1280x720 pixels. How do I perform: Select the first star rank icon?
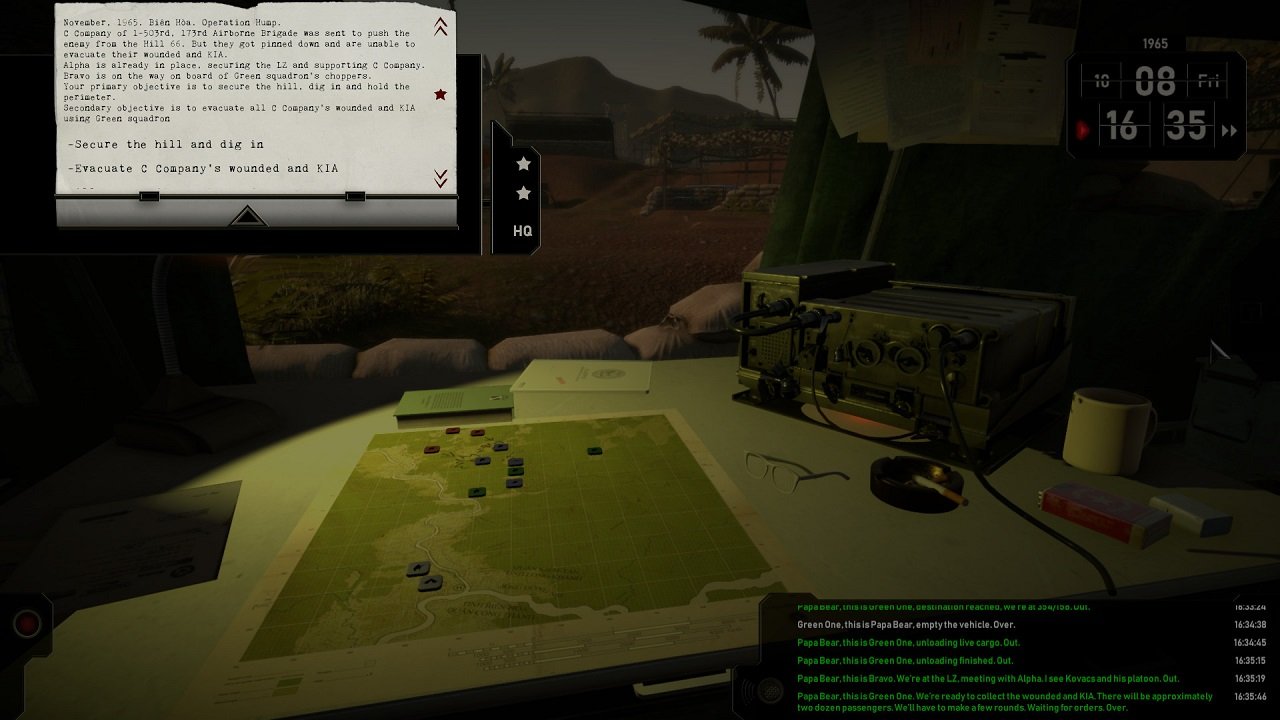coord(523,163)
